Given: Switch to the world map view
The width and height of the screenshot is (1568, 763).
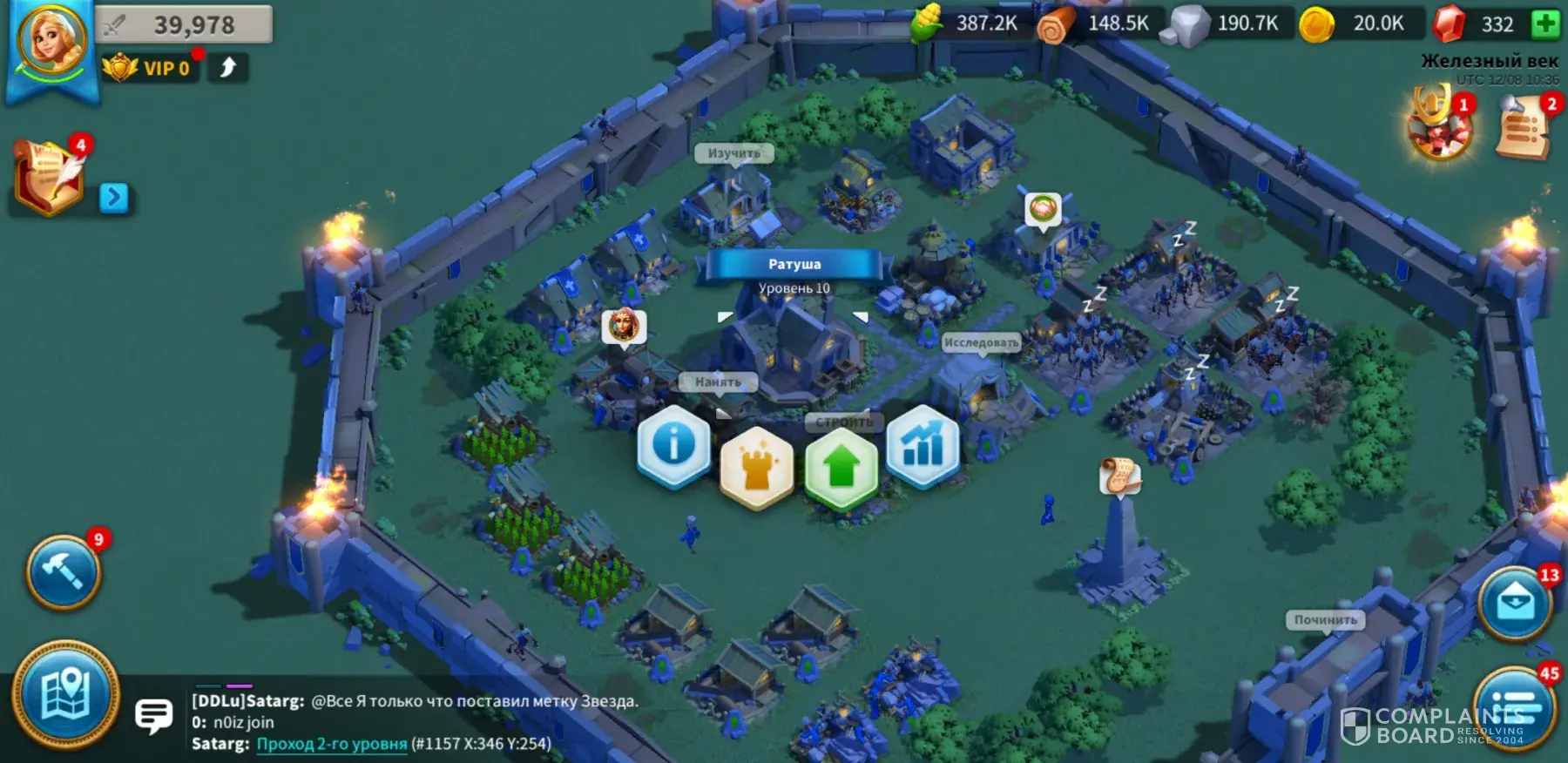Looking at the screenshot, I should (x=65, y=696).
